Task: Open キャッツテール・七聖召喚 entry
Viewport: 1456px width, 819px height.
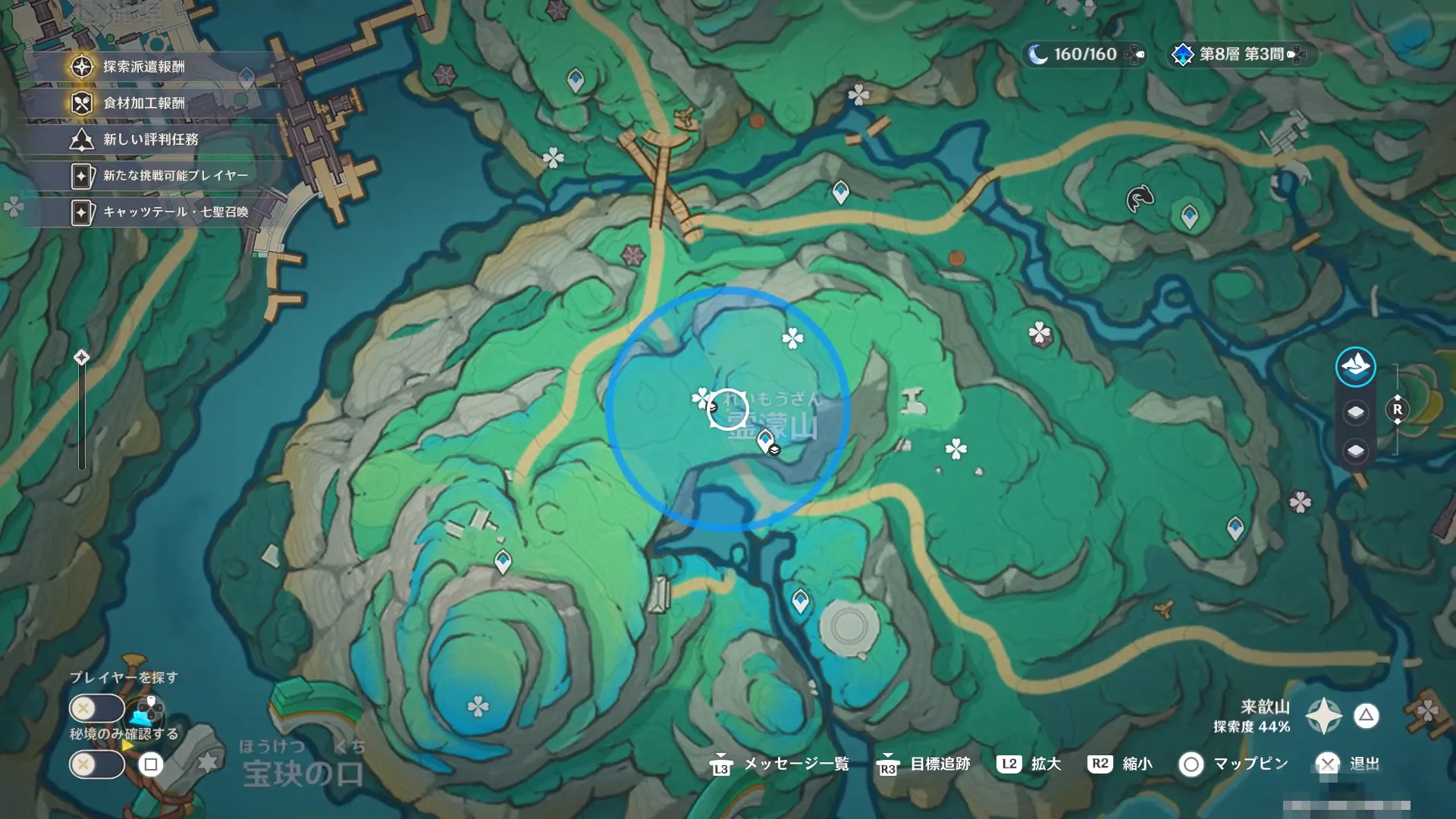Action: pos(174,212)
